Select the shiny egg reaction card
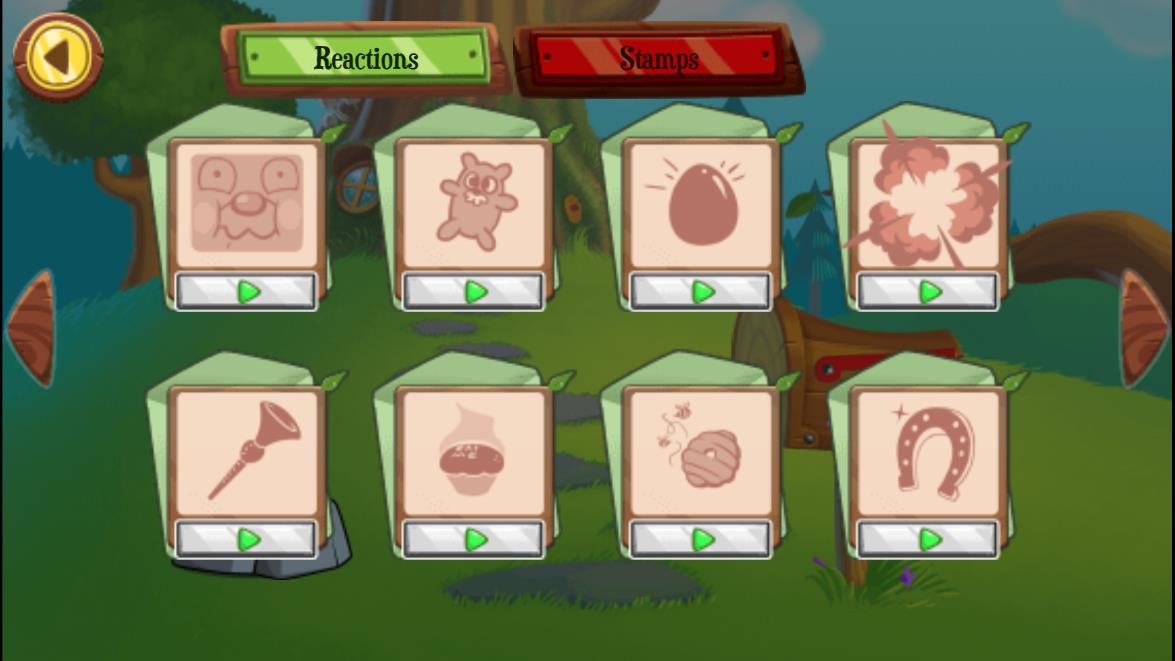 point(700,204)
